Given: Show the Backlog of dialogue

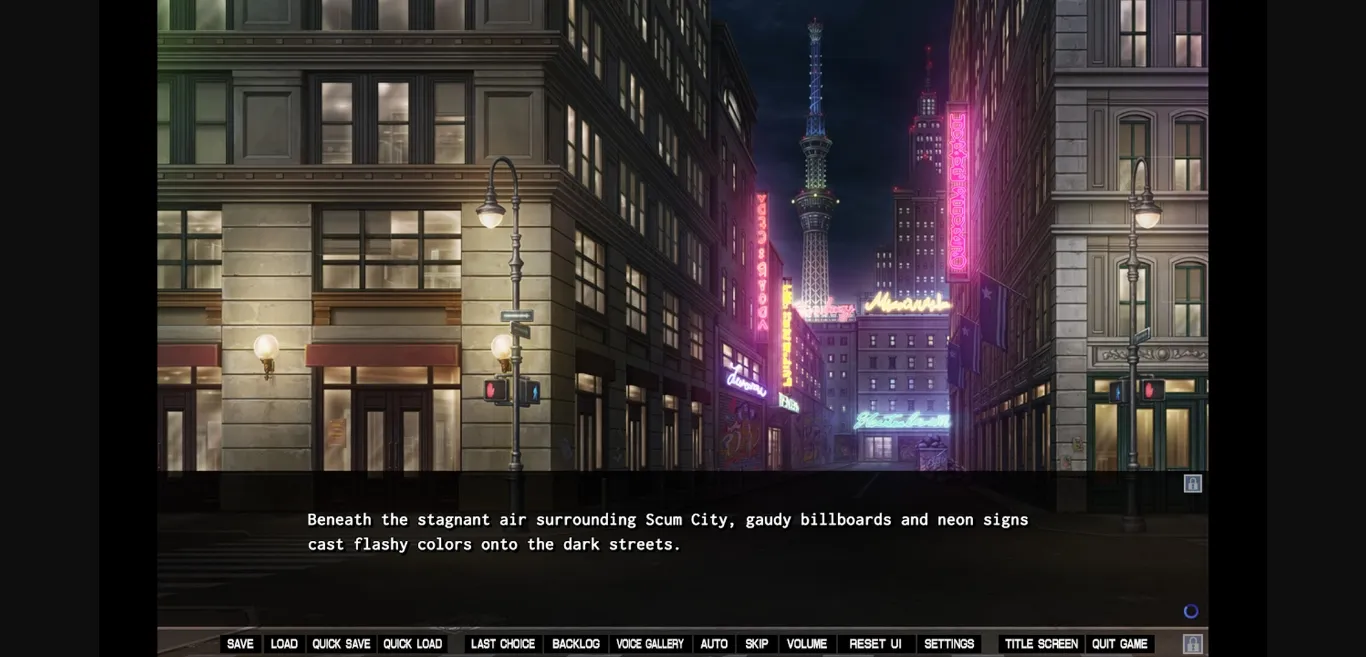Looking at the screenshot, I should coord(576,644).
